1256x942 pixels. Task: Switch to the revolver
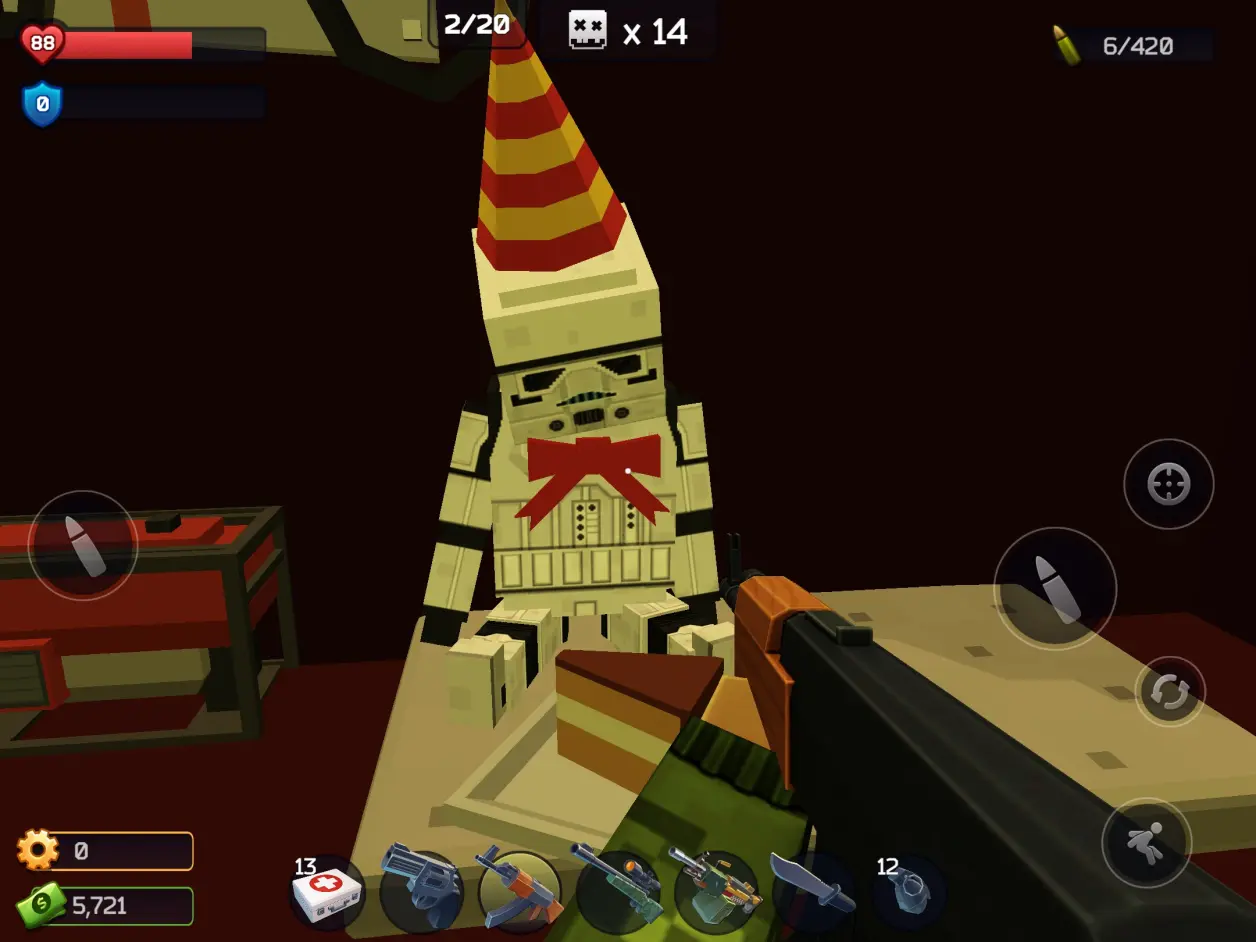click(421, 890)
